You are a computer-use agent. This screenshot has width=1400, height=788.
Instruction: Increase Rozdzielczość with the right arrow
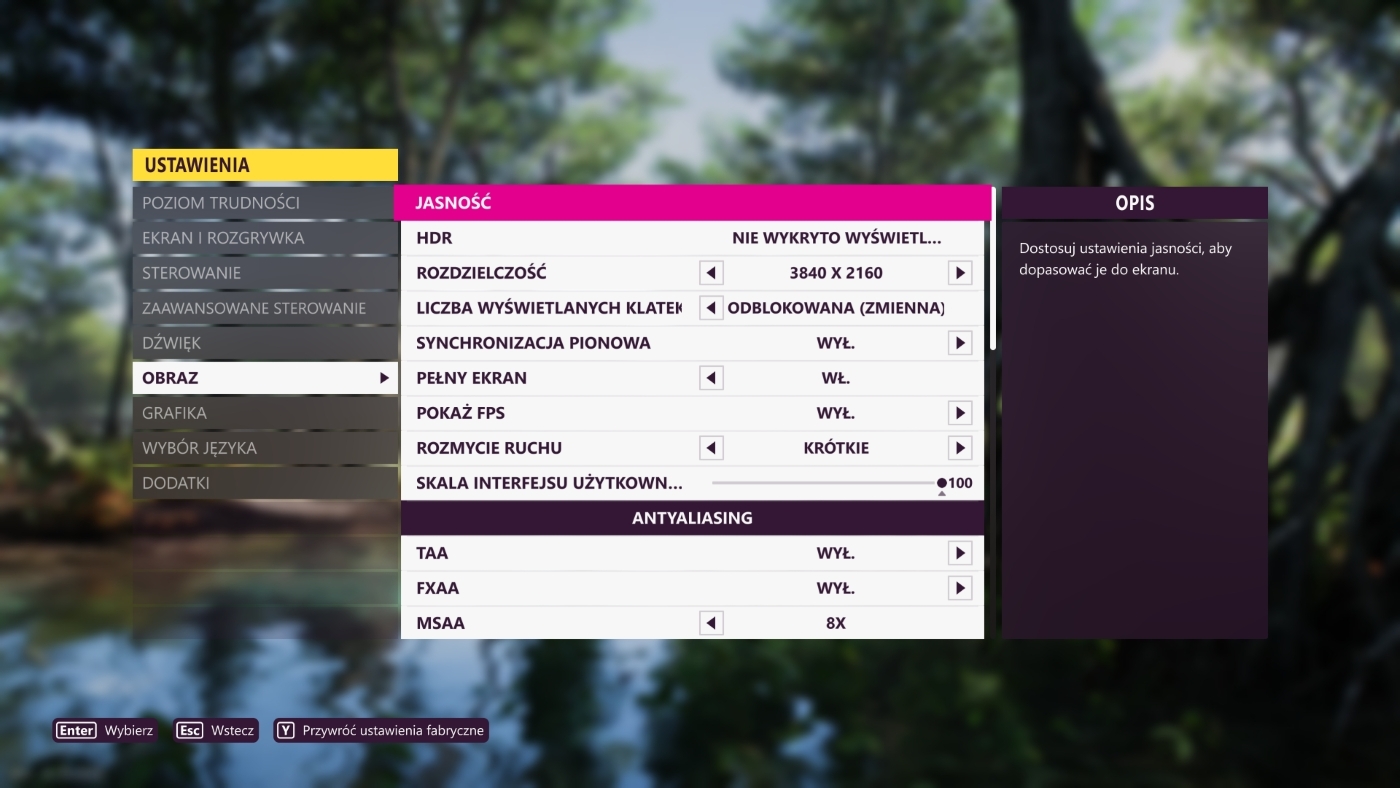(960, 273)
